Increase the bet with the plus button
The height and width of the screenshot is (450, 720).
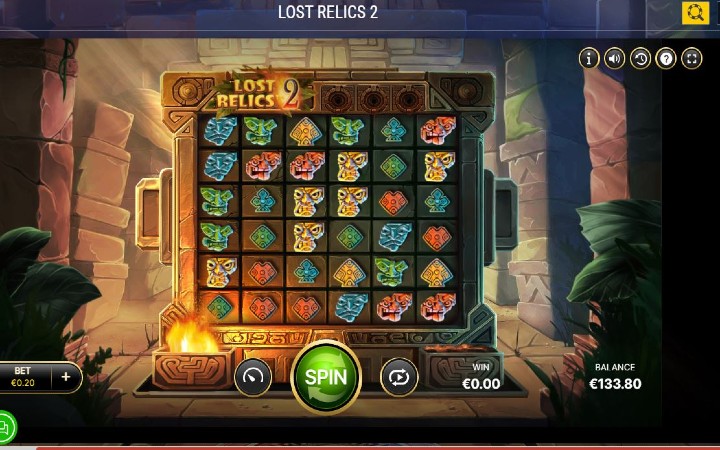(x=66, y=377)
